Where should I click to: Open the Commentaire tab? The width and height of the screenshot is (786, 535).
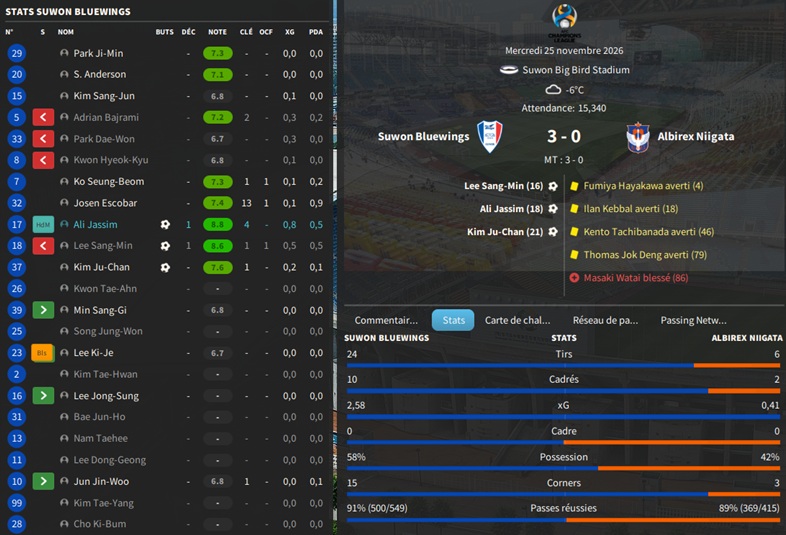pyautogui.click(x=386, y=320)
